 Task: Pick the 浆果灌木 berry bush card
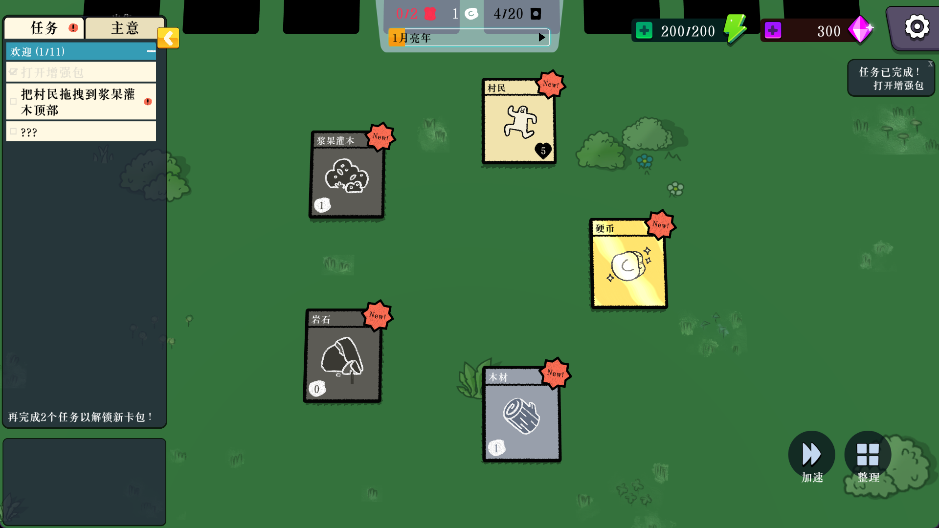tap(346, 176)
